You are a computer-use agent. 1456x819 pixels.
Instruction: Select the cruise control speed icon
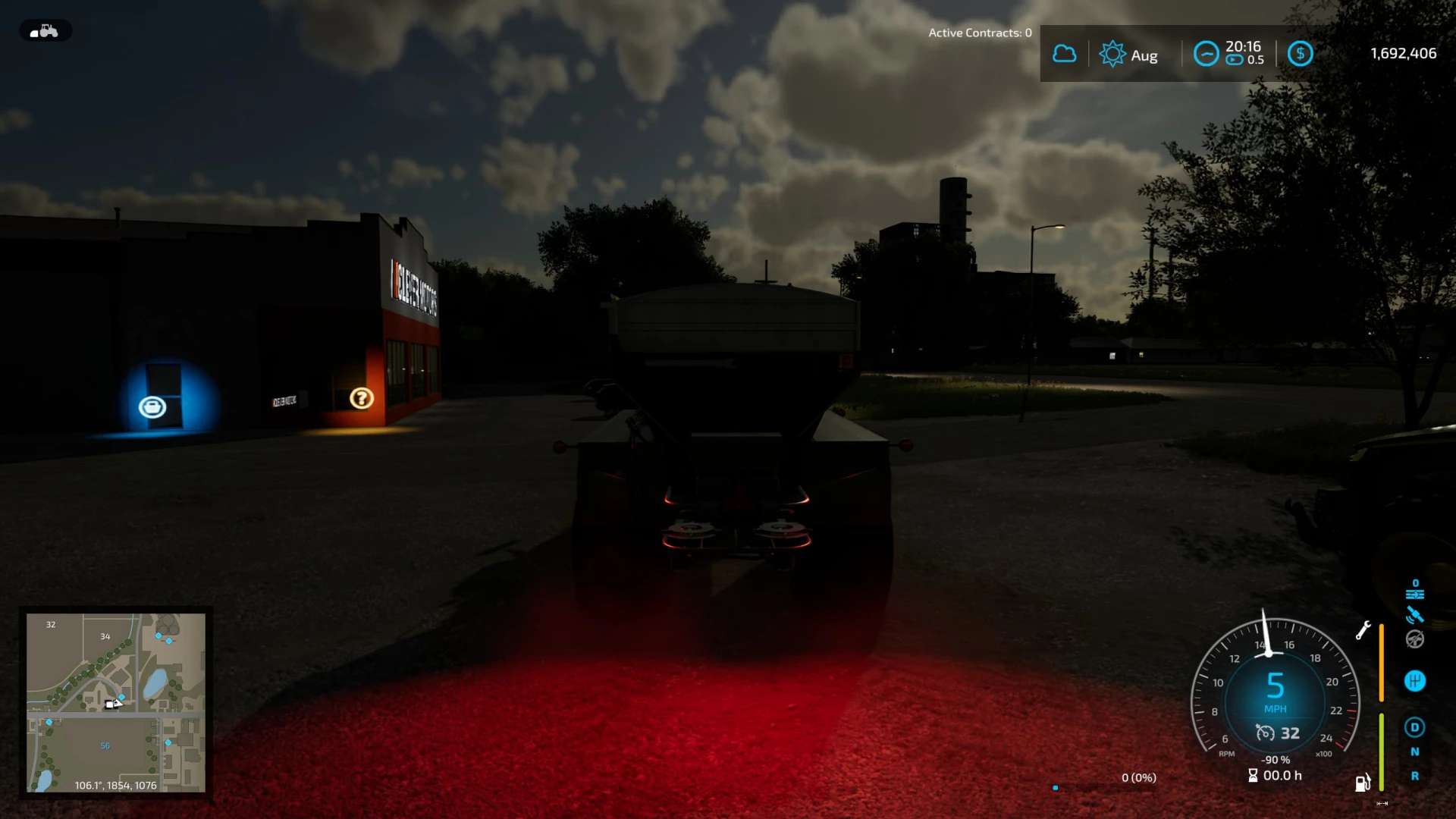point(1265,733)
